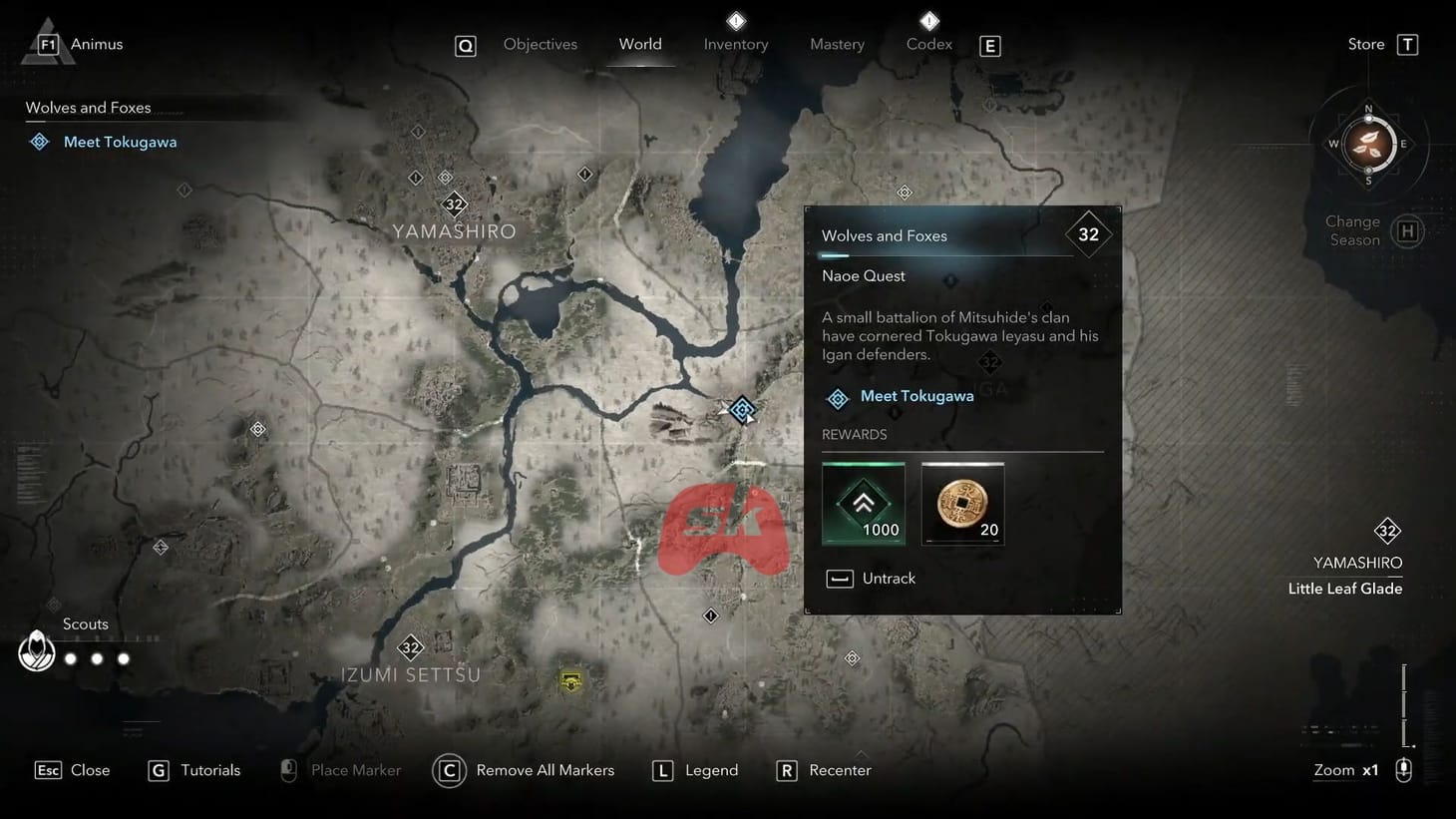Click the Meet Tokugawa quest objective icon
Viewport: 1456px width, 819px height.
pos(838,397)
